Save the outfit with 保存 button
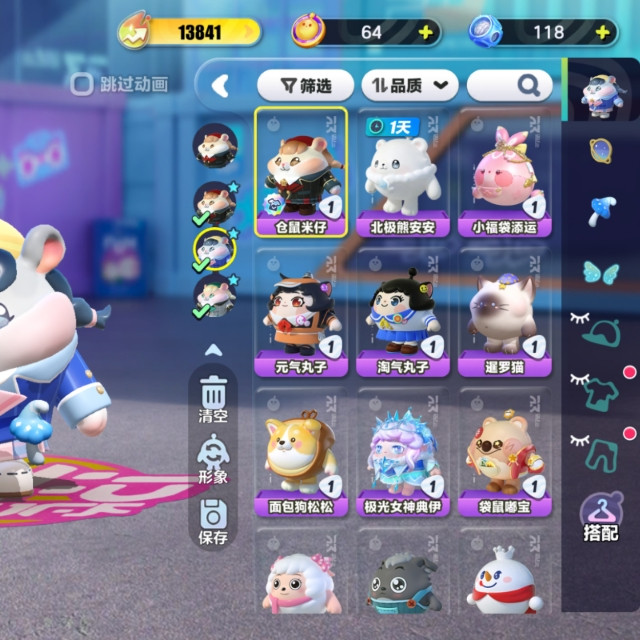 click(214, 522)
